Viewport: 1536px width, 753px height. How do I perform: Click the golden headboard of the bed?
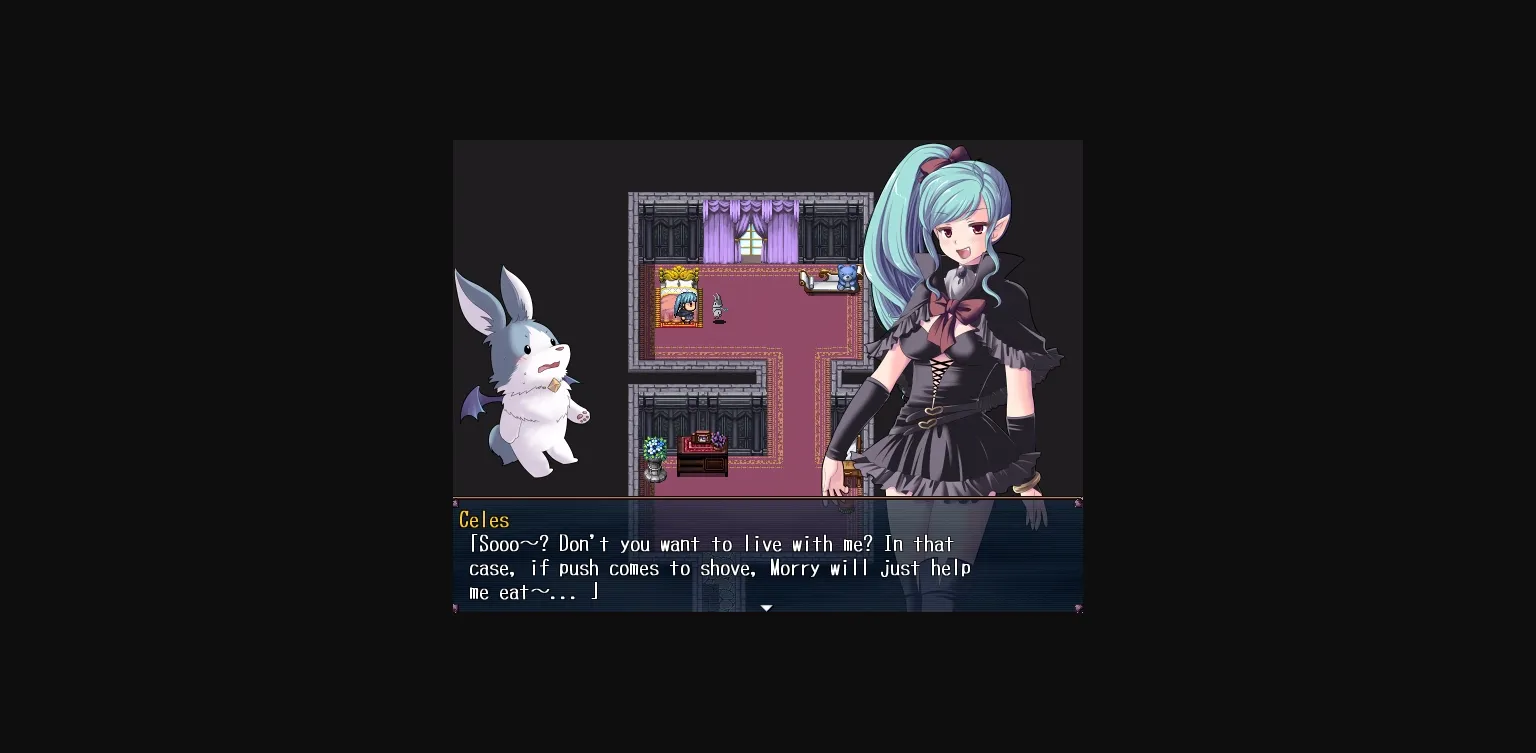point(678,275)
